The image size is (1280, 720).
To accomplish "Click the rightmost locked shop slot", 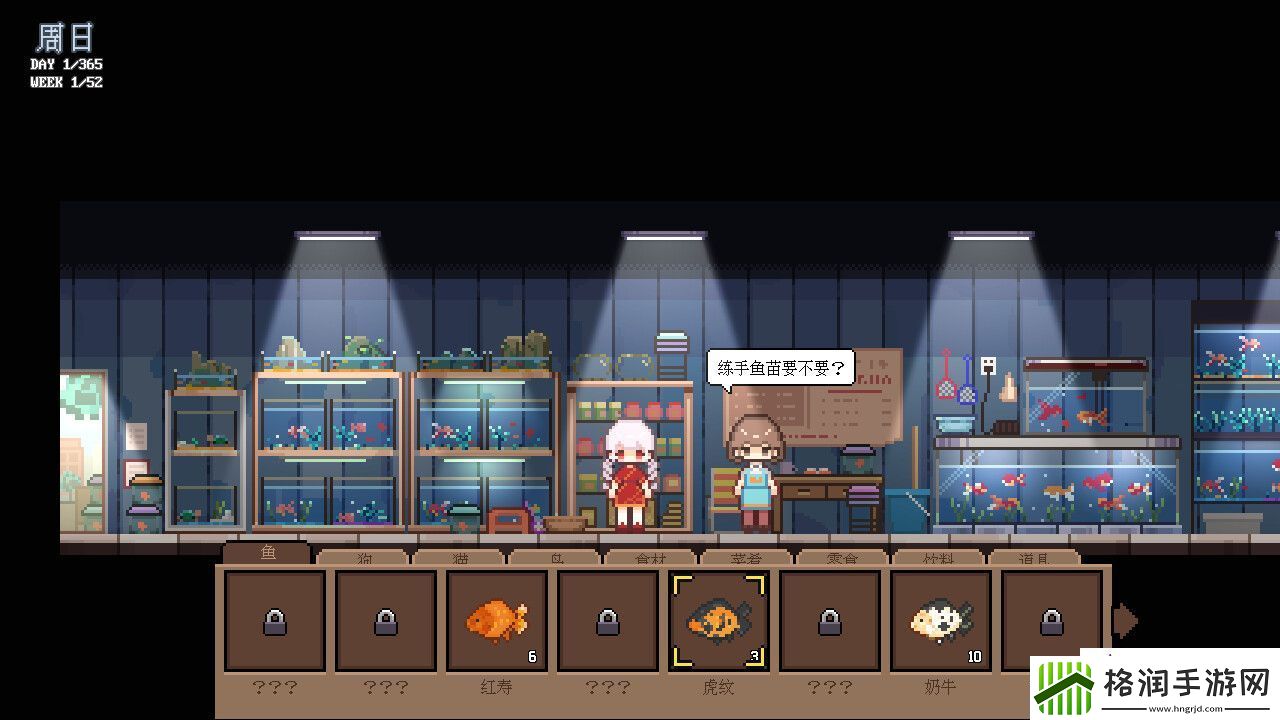I will click(1051, 620).
